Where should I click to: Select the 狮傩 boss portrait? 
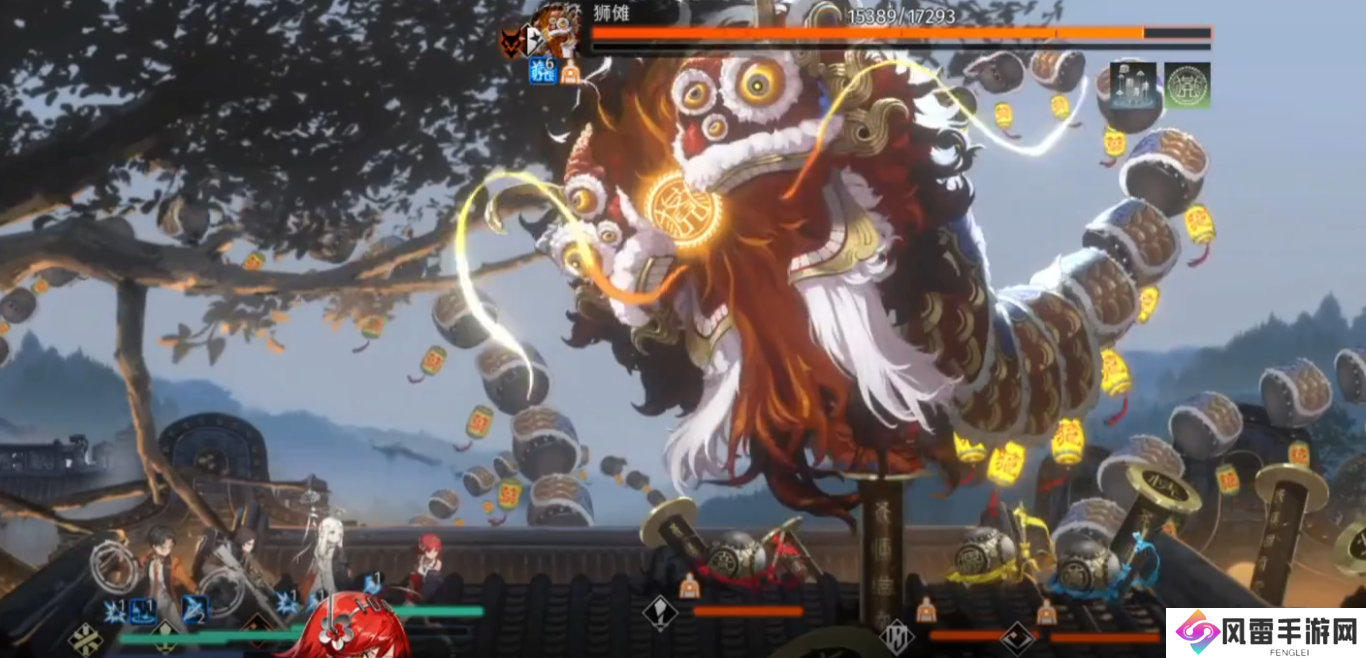tap(559, 29)
